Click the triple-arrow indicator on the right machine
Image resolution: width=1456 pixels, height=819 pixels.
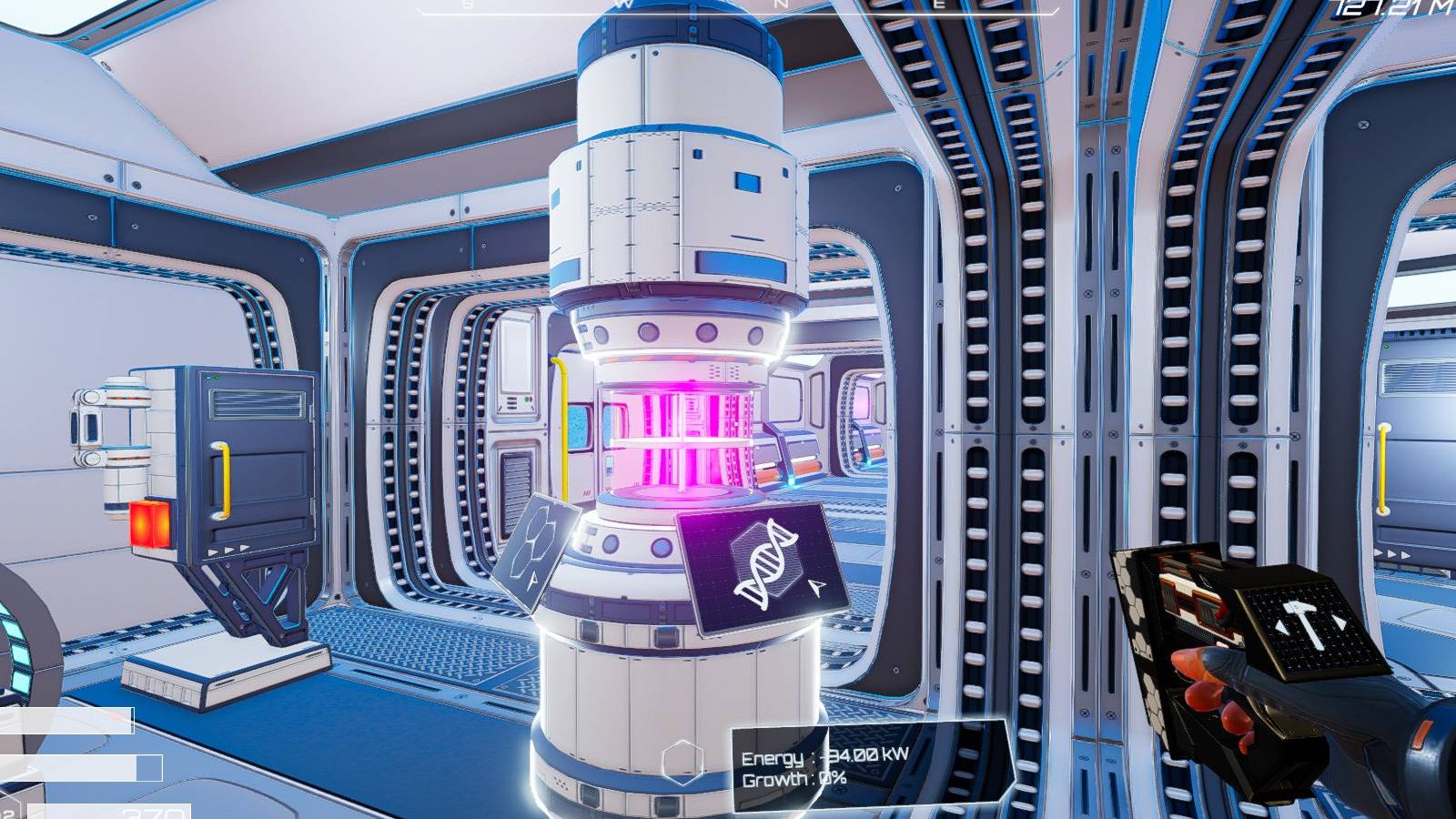click(1392, 553)
